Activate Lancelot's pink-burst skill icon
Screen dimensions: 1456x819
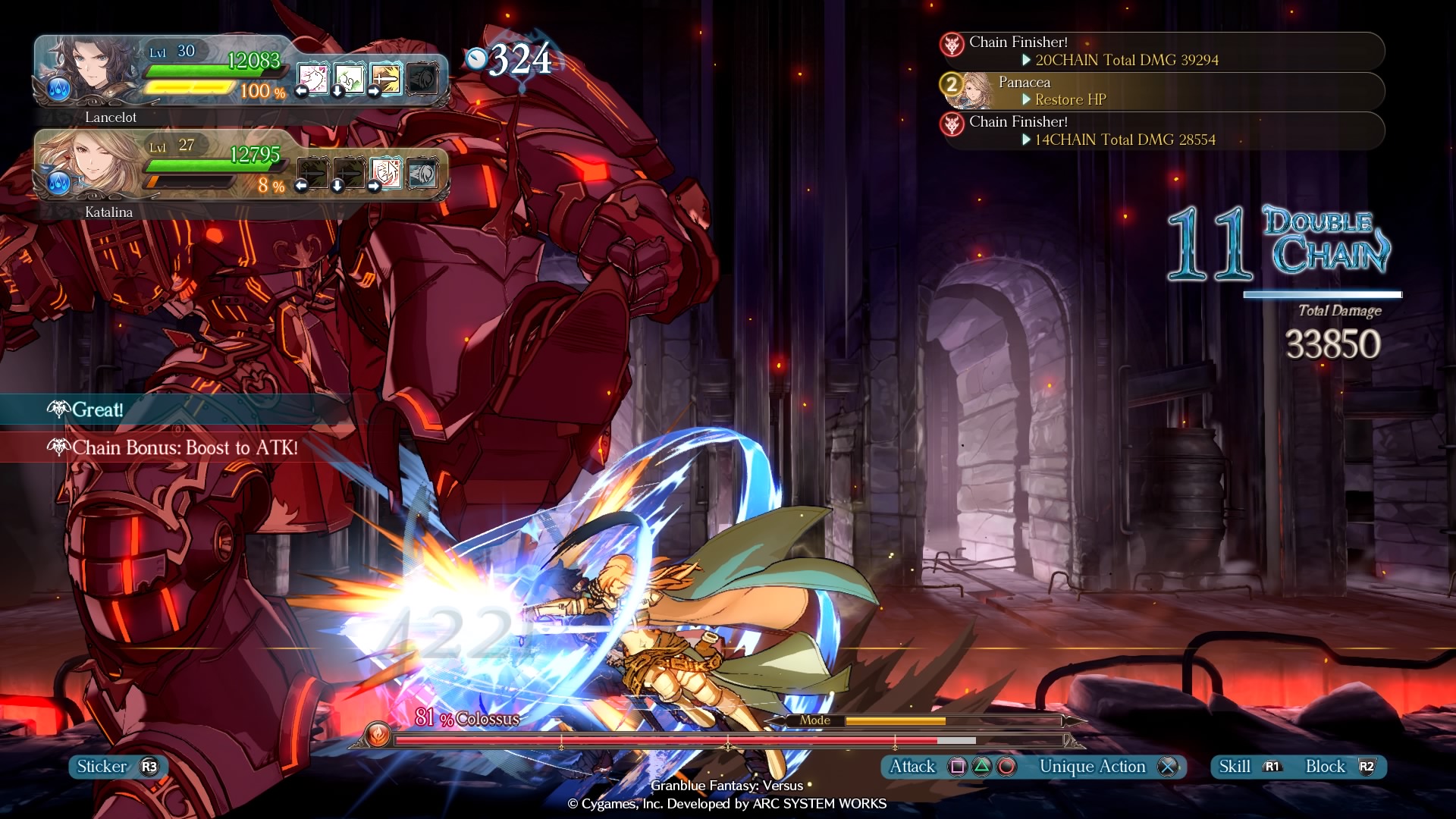click(312, 78)
